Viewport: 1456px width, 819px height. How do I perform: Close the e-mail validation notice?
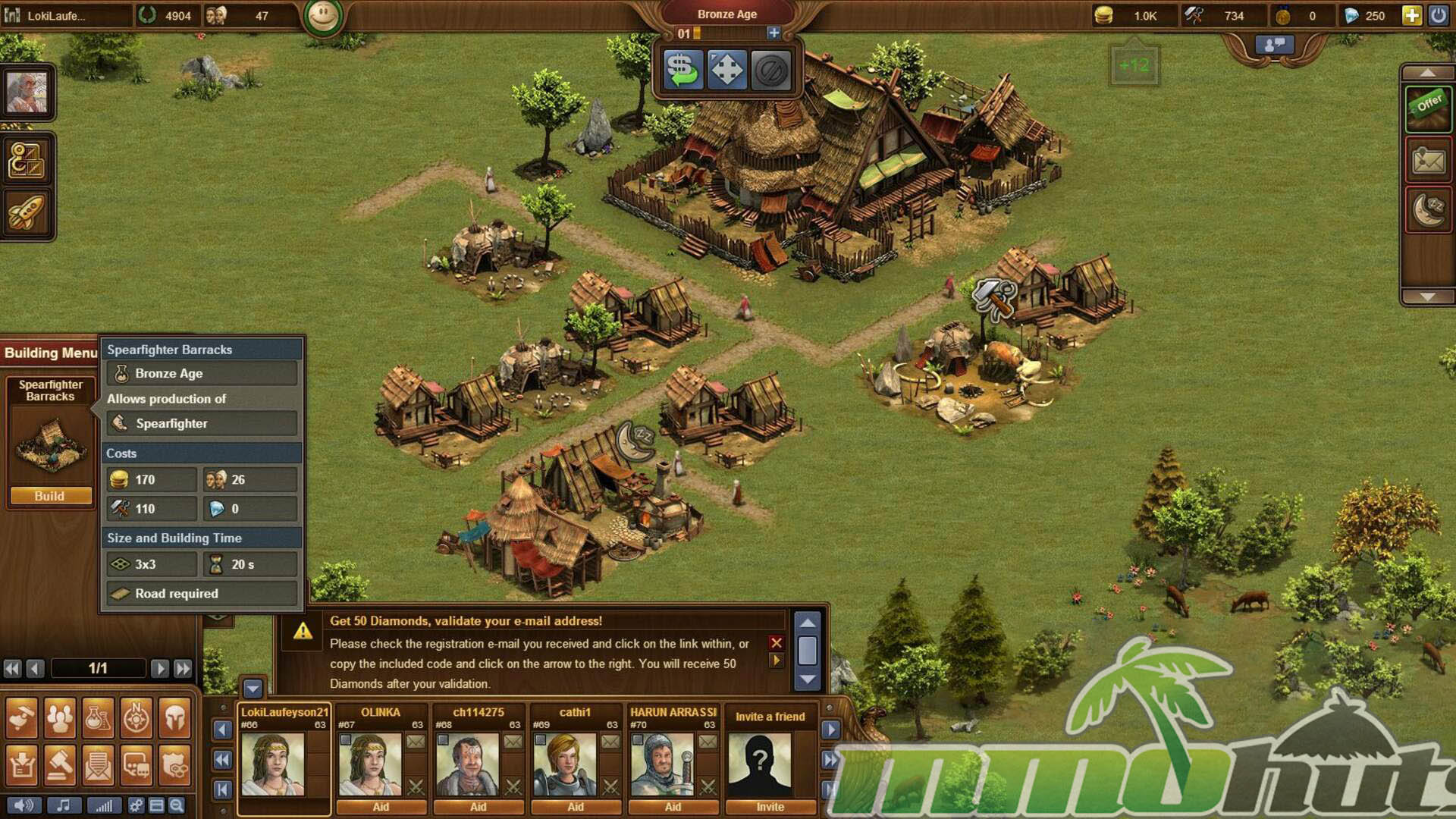tap(776, 643)
